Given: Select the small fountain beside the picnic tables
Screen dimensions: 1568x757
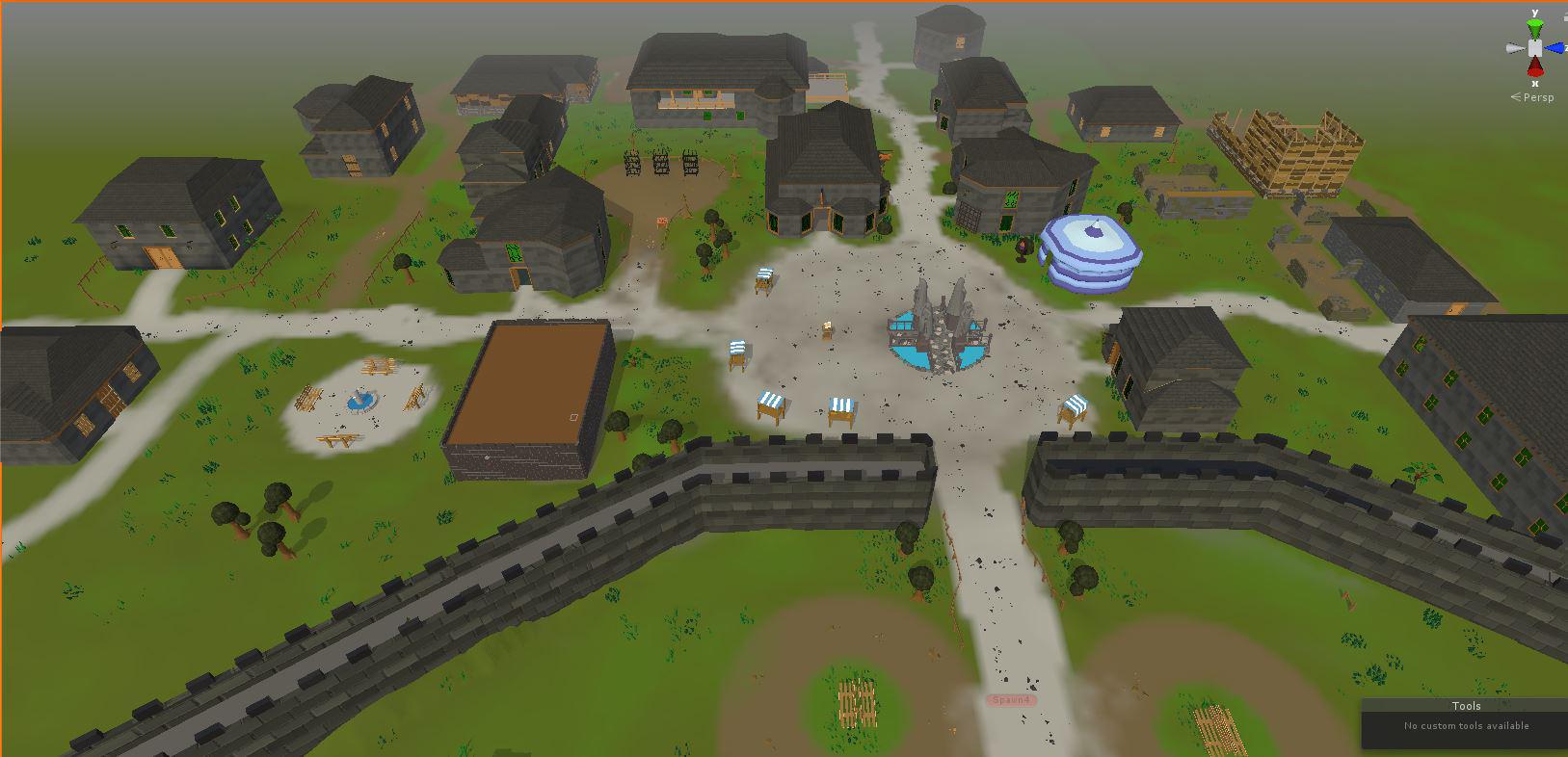Looking at the screenshot, I should coord(361,398).
